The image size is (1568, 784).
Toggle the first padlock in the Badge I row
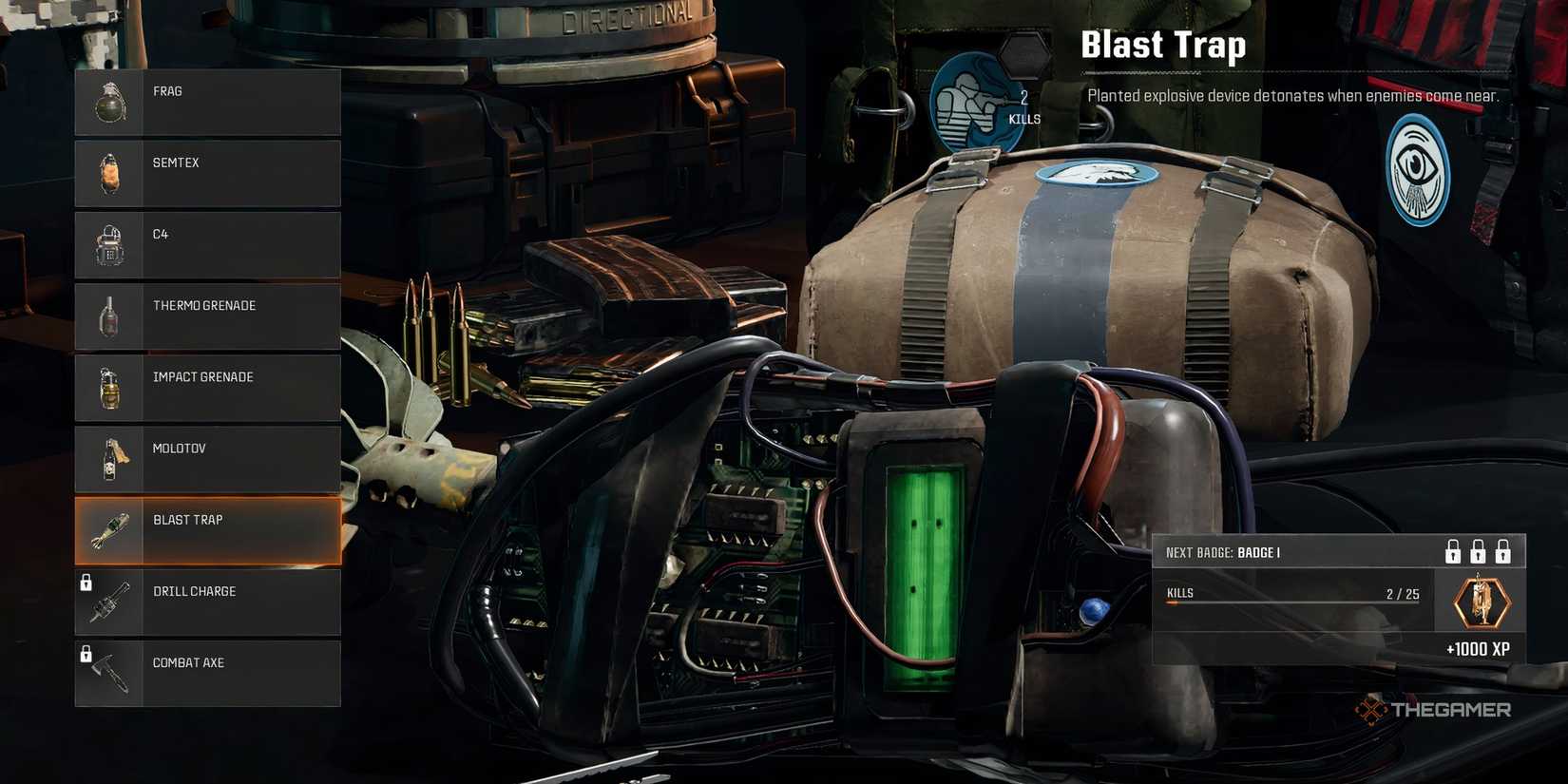click(x=1453, y=550)
